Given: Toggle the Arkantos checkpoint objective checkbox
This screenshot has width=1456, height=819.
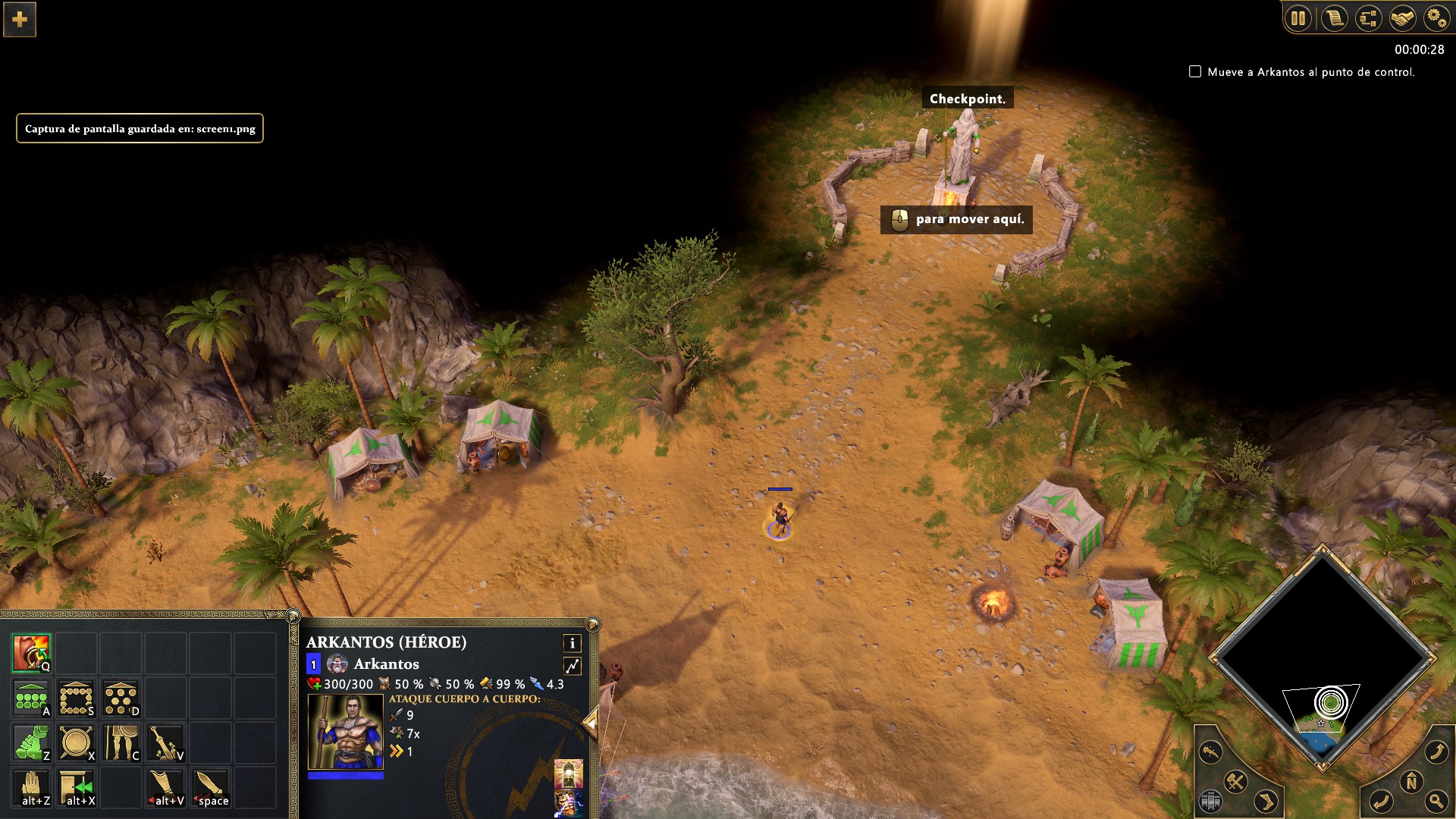Looking at the screenshot, I should (1195, 71).
